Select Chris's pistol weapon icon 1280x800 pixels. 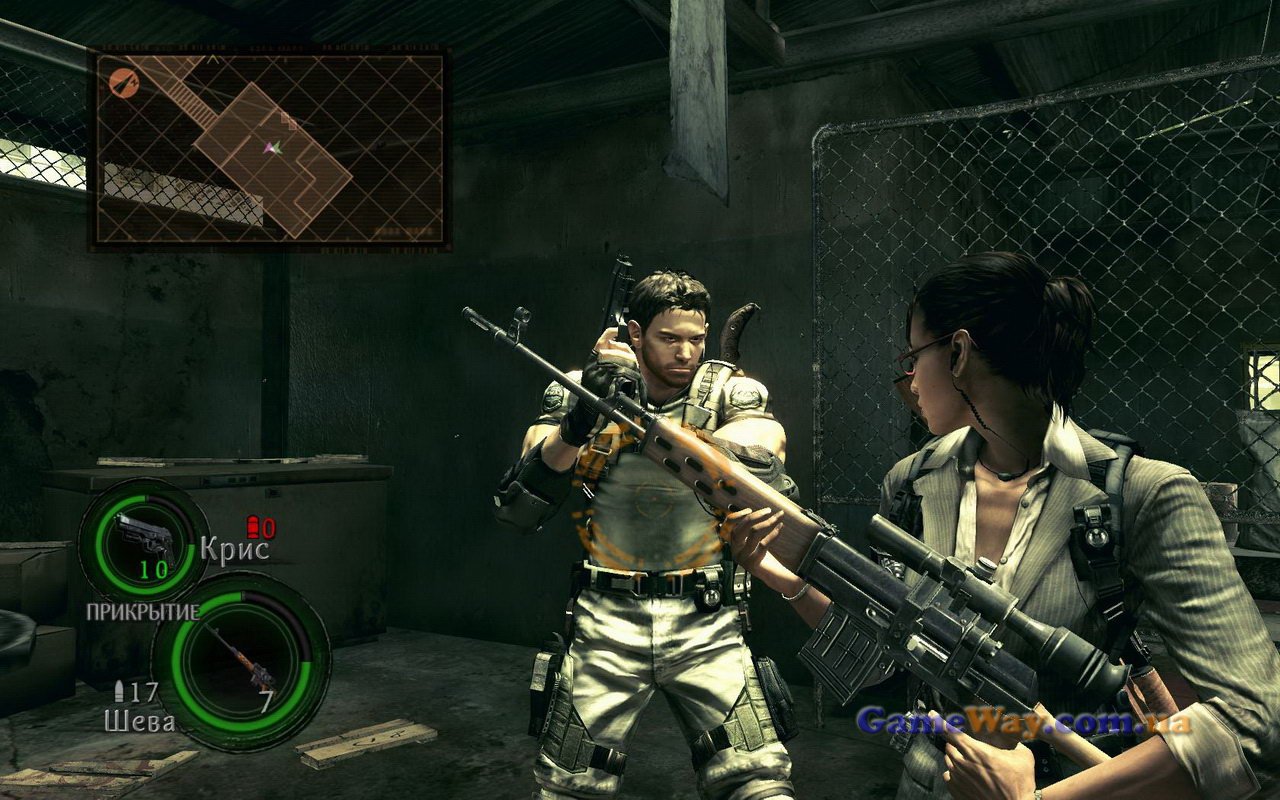(143, 536)
